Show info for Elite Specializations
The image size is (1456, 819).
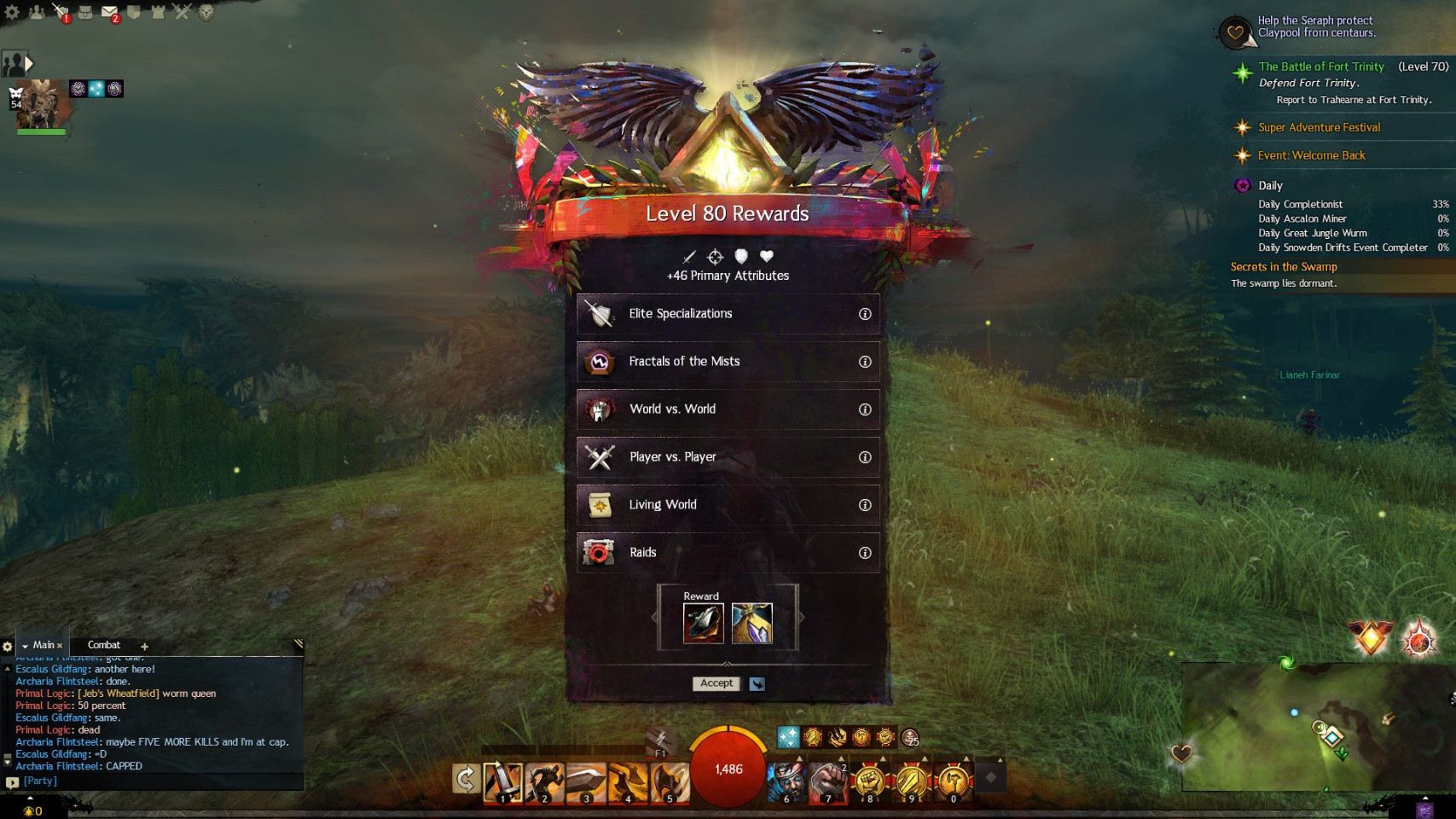(865, 314)
